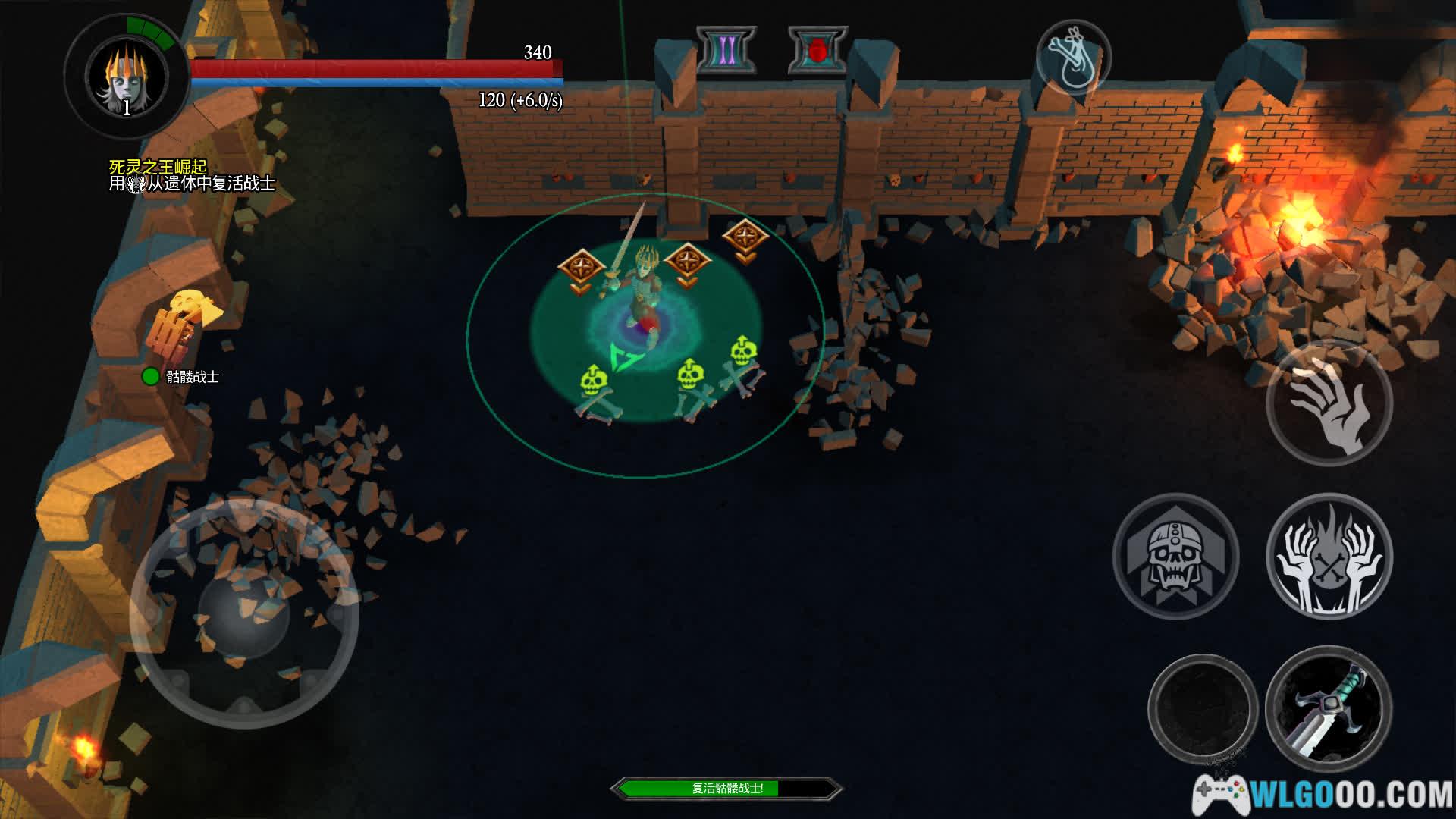This screenshot has width=1456, height=819.
Task: Use the meat drumstick item
Action: [1073, 58]
